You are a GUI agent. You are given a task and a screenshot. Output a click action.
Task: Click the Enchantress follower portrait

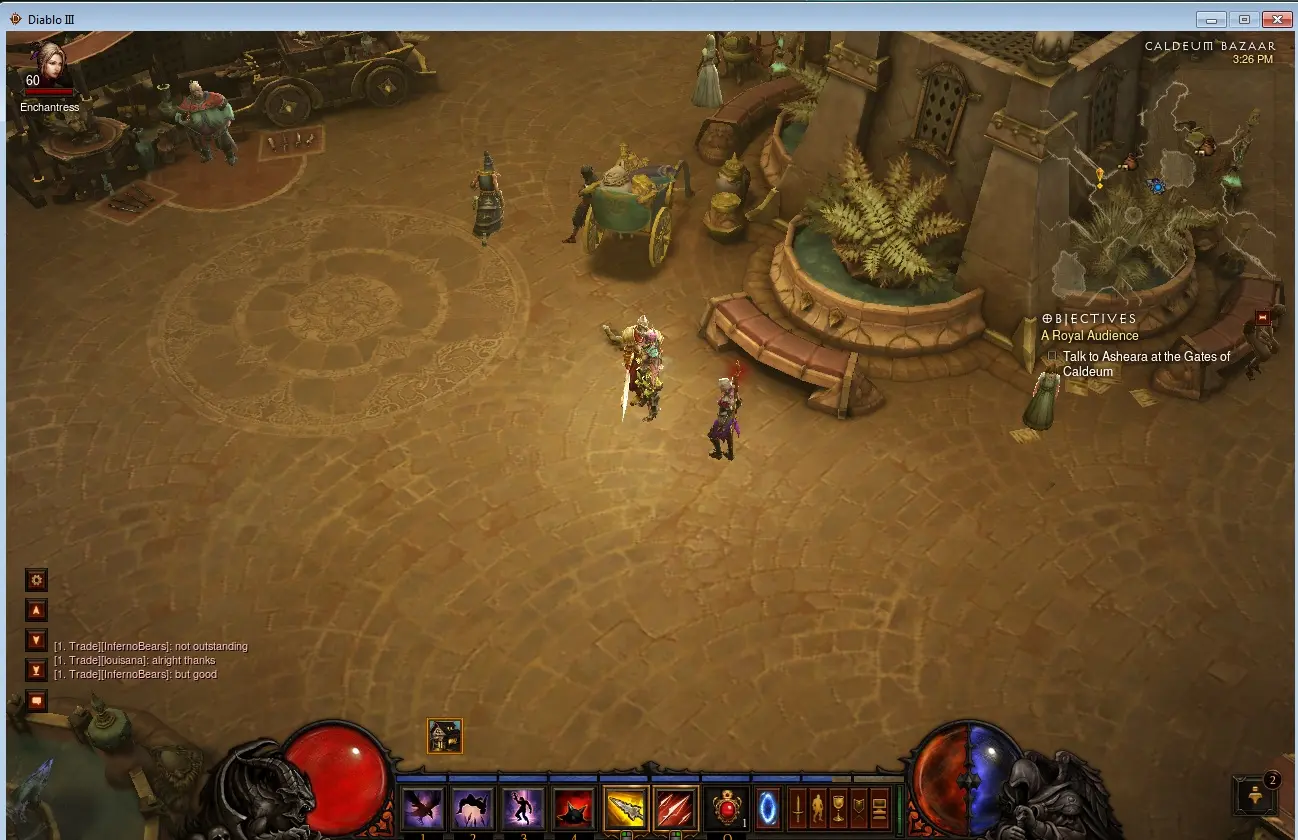[x=48, y=65]
